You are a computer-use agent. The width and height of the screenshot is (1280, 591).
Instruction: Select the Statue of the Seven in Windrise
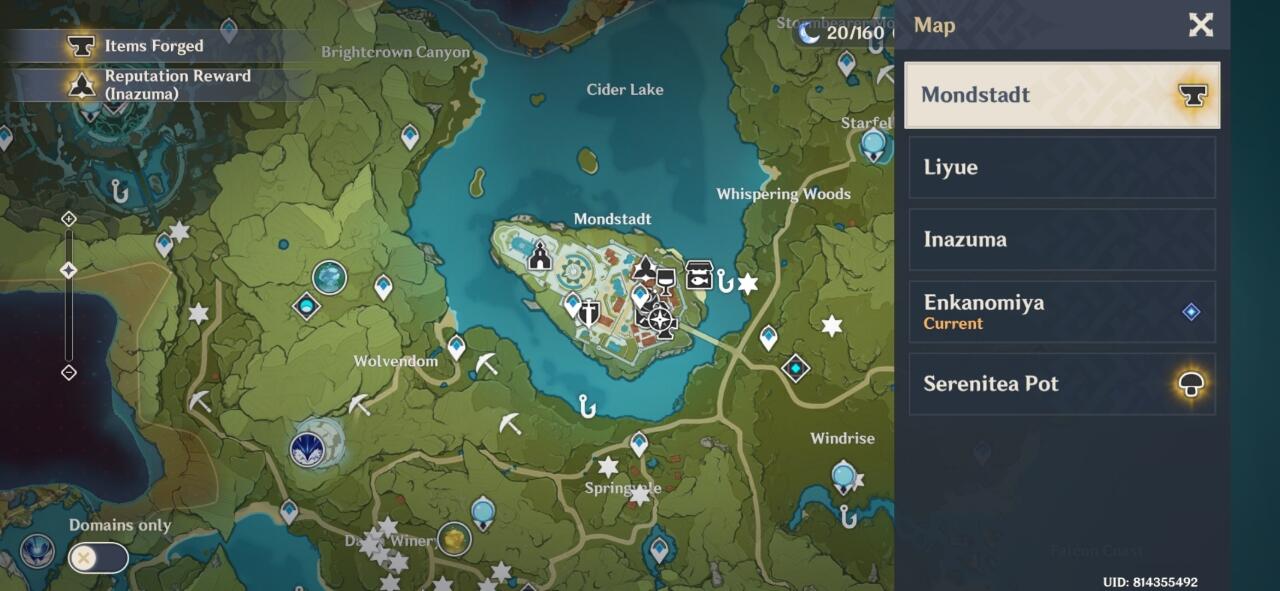point(844,475)
